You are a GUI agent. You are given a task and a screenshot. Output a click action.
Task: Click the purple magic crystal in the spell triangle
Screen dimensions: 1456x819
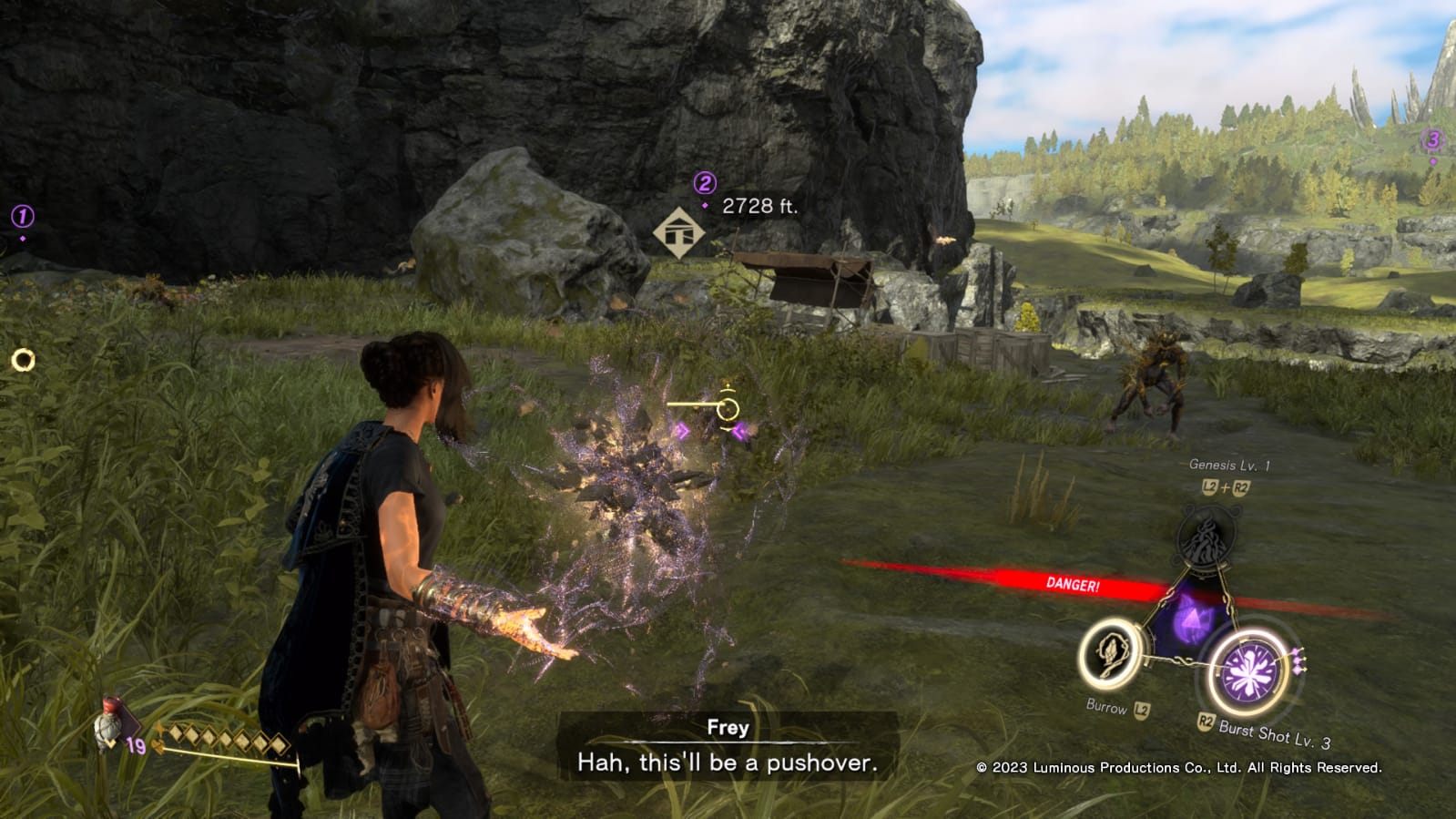tap(1188, 620)
